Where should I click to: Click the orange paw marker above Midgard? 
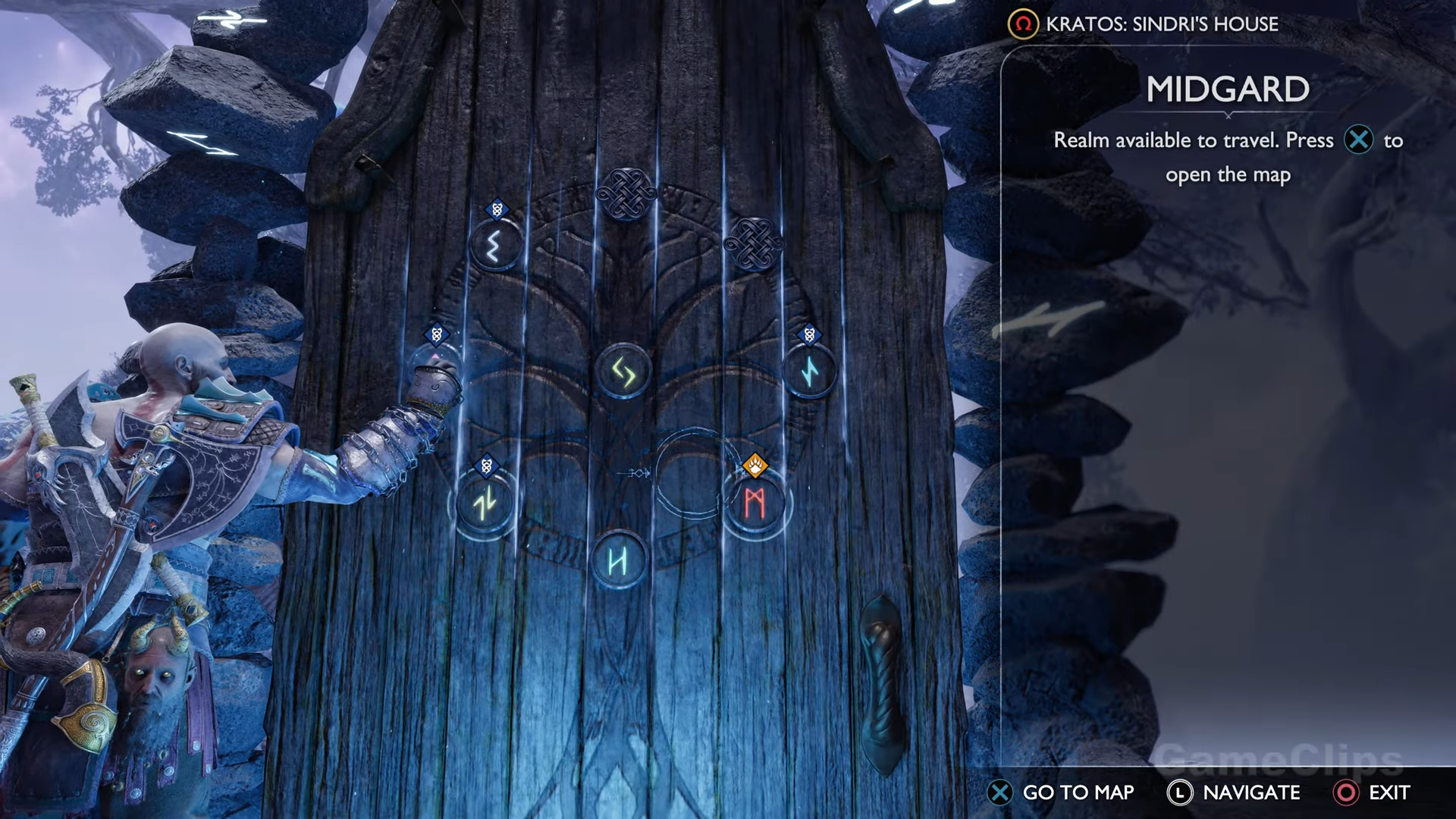pos(755,466)
